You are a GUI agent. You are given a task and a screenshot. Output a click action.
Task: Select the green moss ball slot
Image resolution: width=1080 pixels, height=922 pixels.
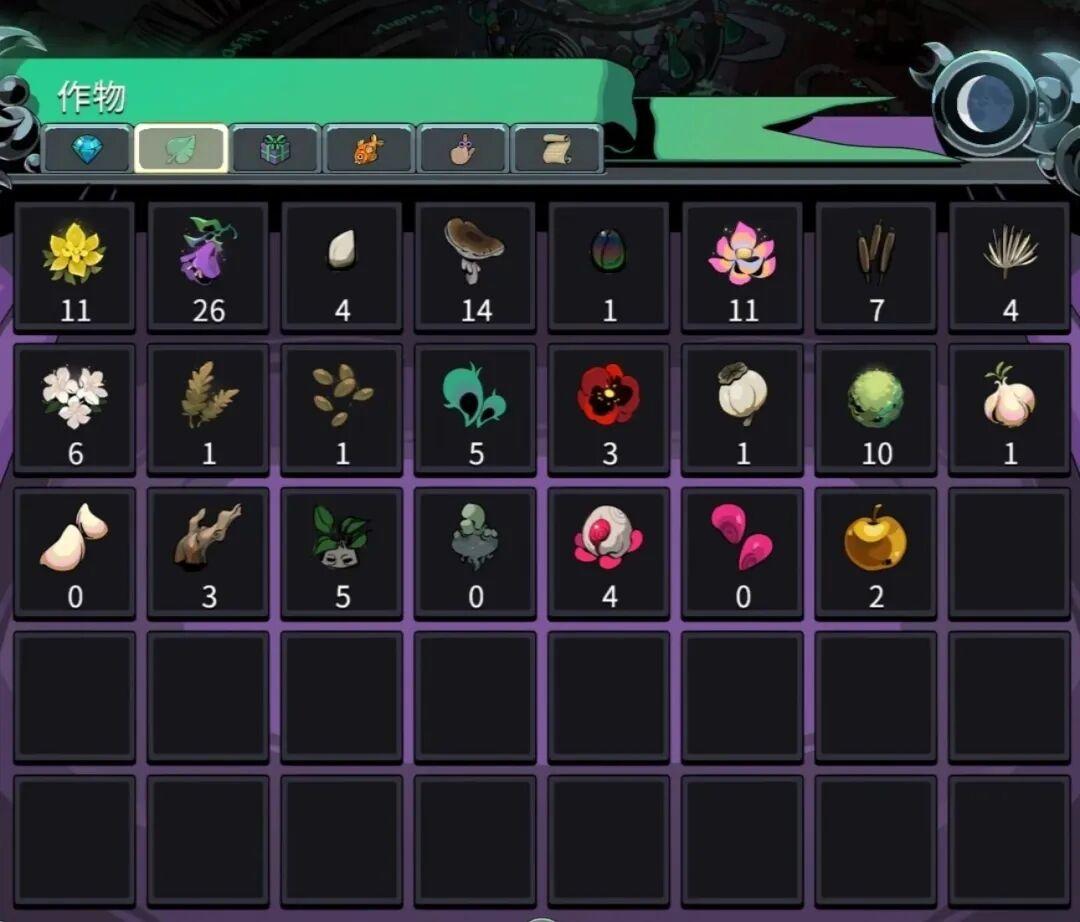[876, 410]
